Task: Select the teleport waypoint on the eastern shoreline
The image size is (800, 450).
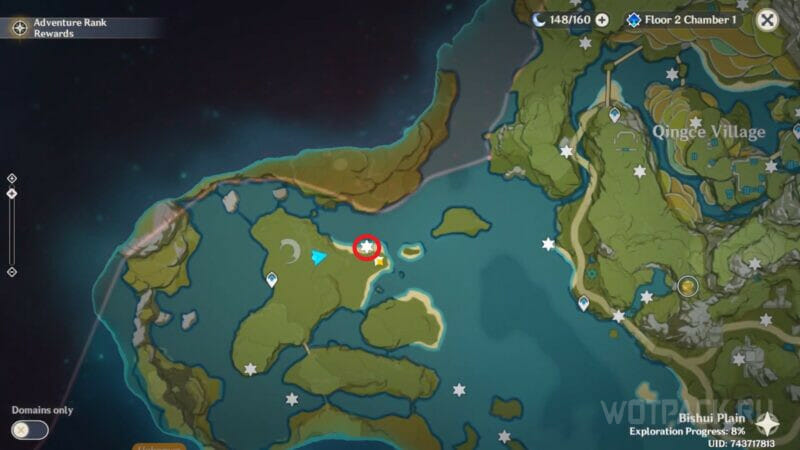Action: [x=583, y=302]
